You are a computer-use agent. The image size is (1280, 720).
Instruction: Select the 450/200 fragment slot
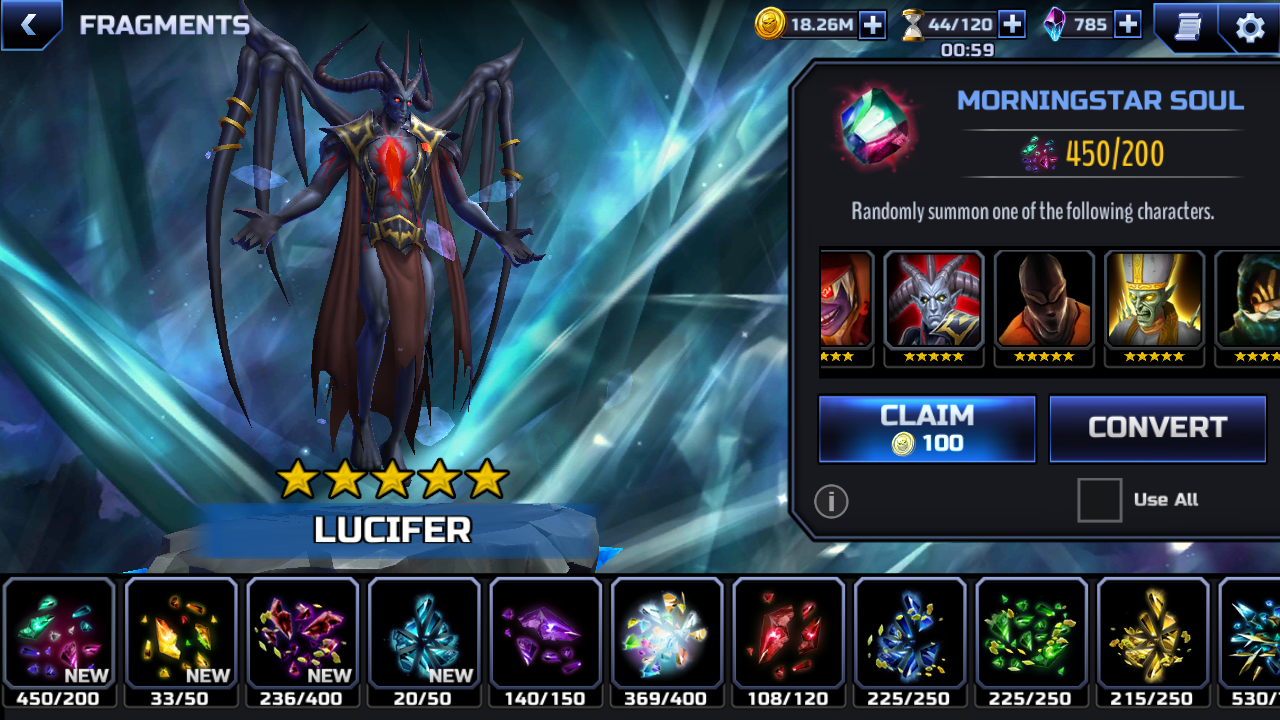(x=59, y=634)
